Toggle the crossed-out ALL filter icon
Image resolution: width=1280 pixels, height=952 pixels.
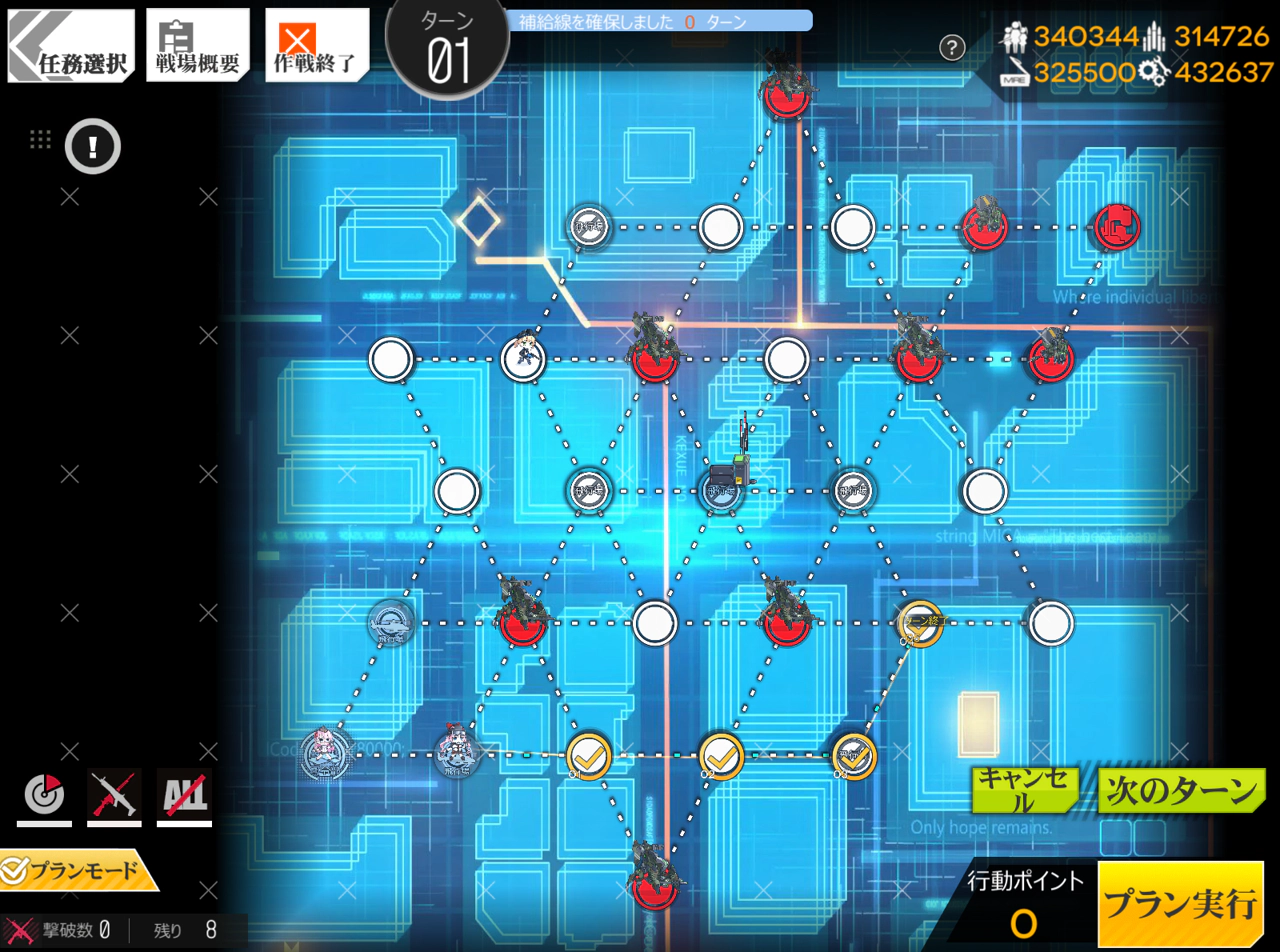point(184,796)
